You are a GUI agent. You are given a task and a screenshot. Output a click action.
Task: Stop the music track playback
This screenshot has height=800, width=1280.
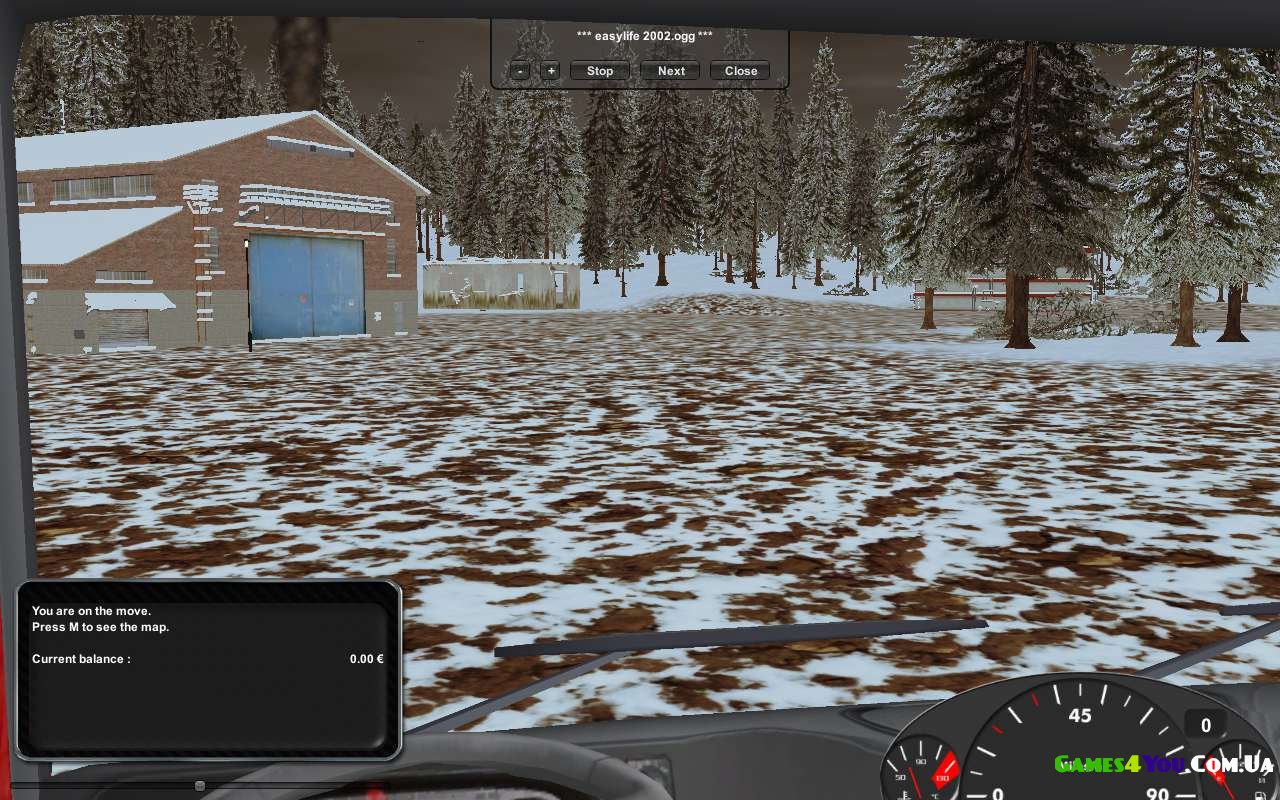coord(600,71)
